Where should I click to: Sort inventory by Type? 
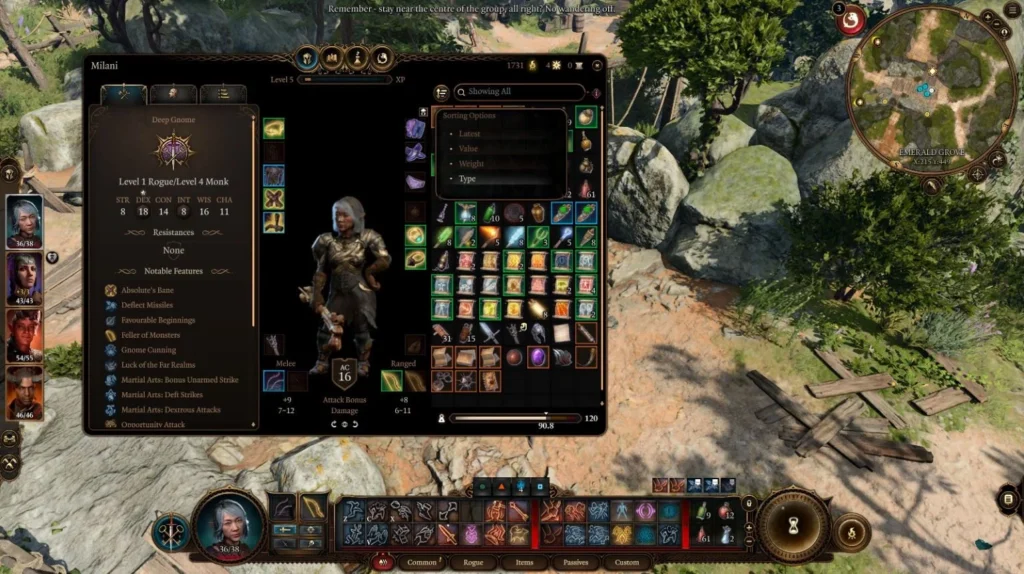468,178
